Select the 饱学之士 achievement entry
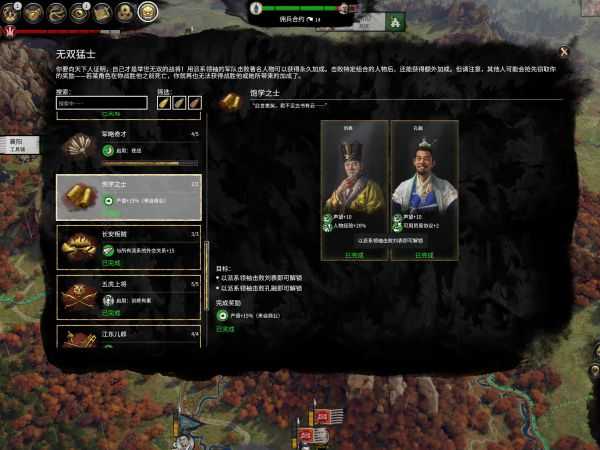Image resolution: width=600 pixels, height=450 pixels. click(128, 198)
